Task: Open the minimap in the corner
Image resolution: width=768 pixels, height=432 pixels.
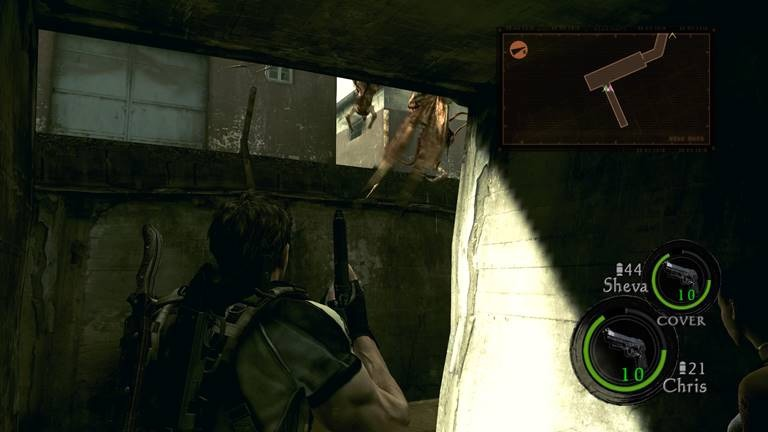Action: (x=607, y=89)
